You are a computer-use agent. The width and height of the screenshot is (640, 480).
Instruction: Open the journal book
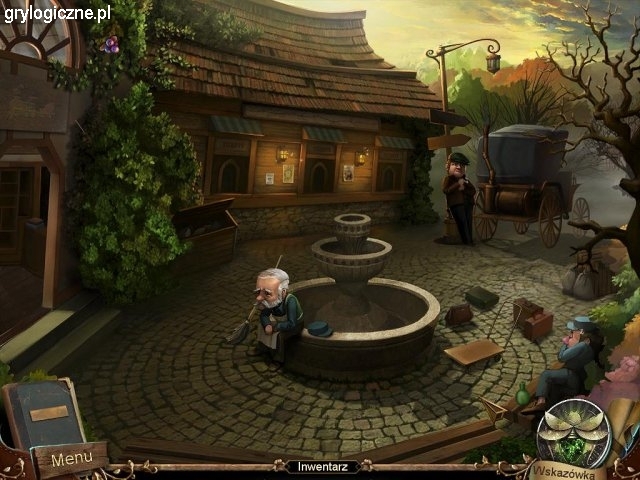(42, 414)
